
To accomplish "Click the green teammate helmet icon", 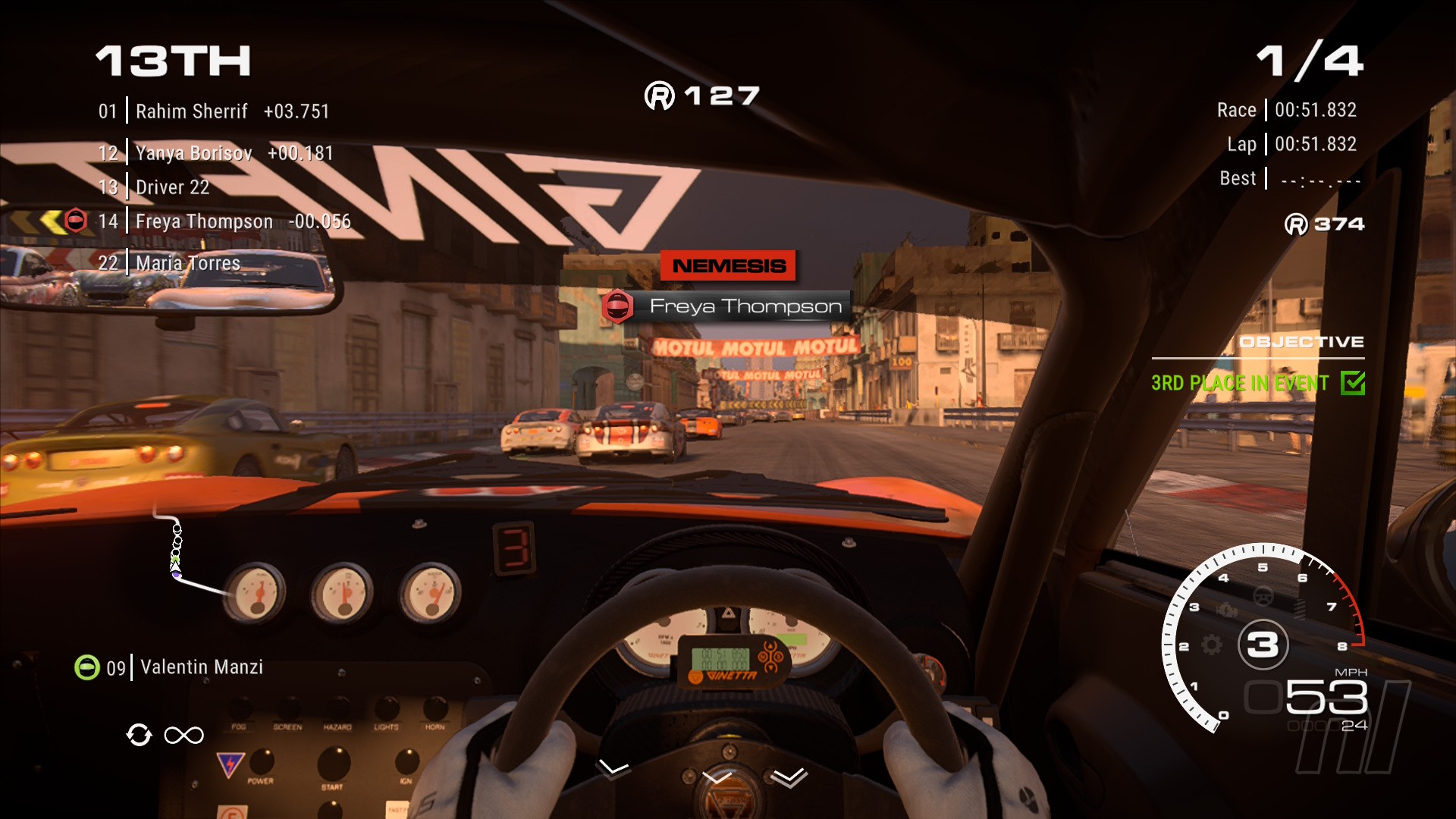I will click(87, 667).
